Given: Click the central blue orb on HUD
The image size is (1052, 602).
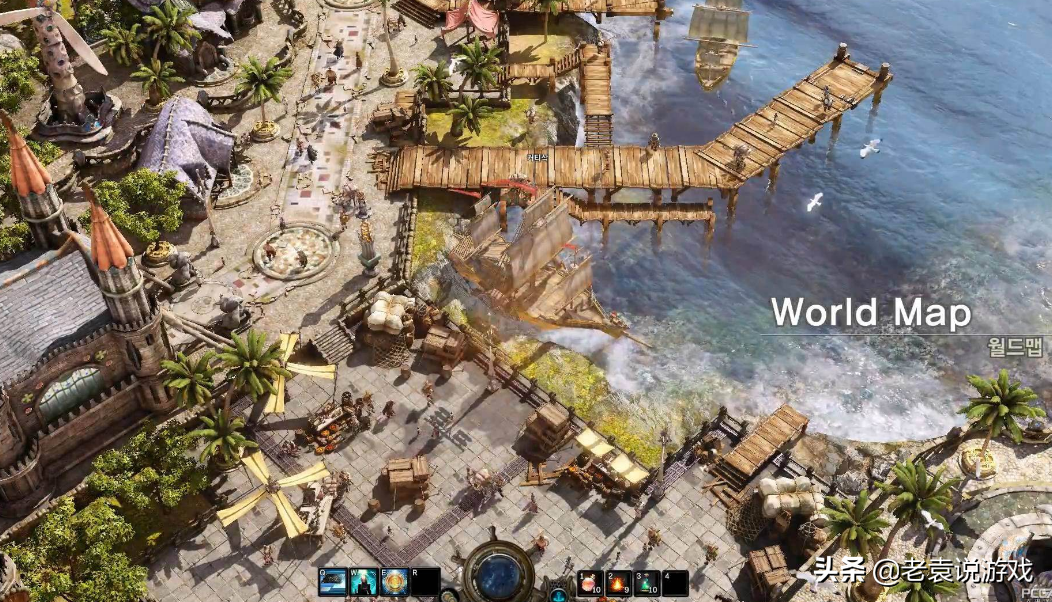Looking at the screenshot, I should pos(498,574).
